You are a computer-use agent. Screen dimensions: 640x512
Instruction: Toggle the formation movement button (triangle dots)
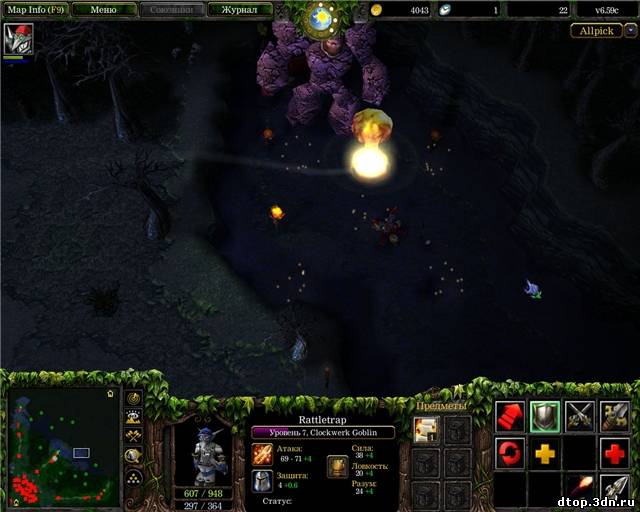pos(133,476)
